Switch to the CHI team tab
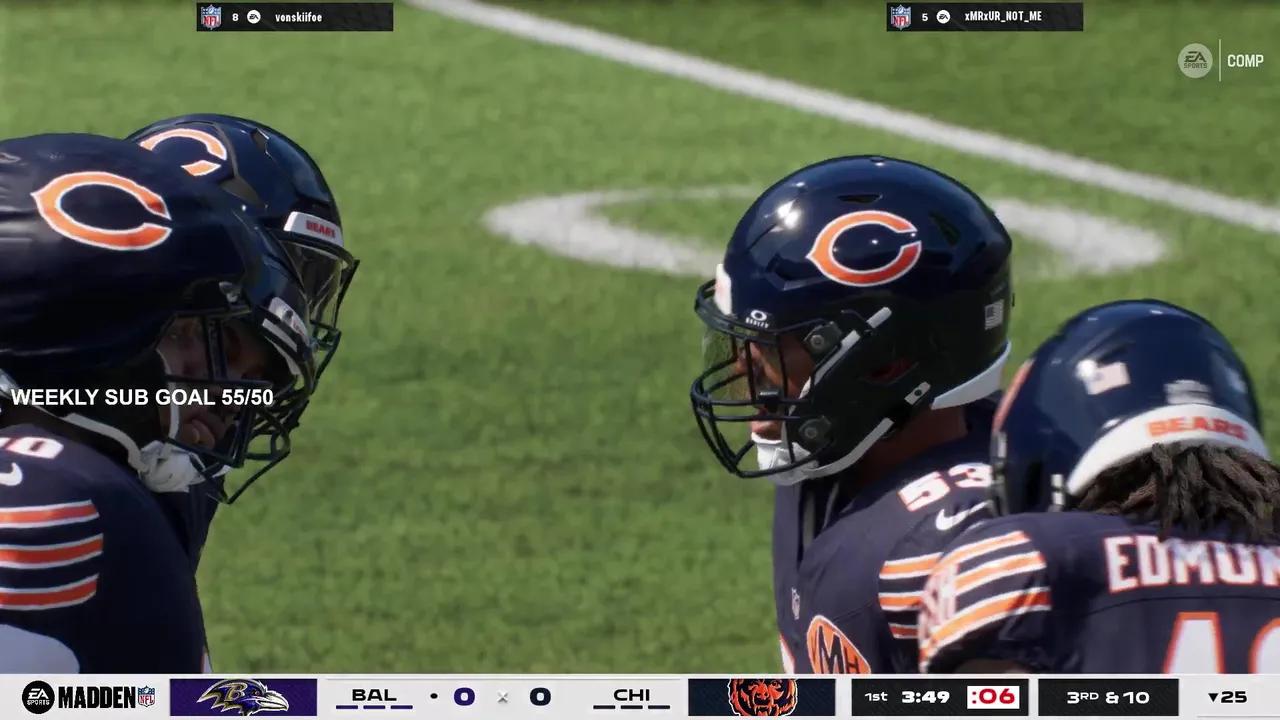 click(631, 693)
